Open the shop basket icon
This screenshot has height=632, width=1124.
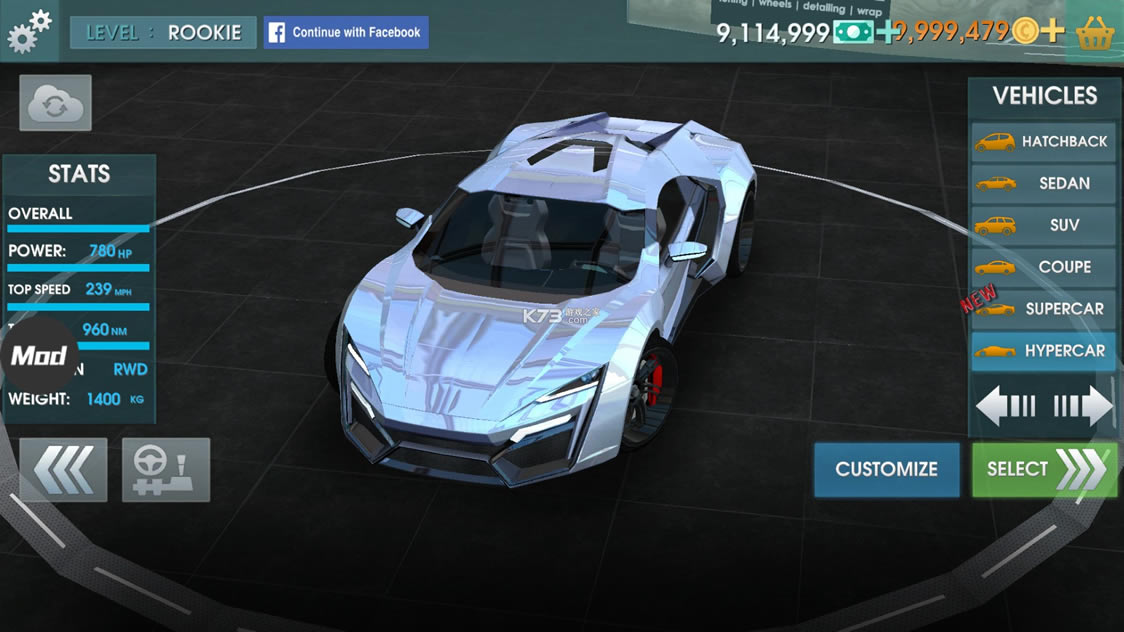coord(1095,33)
